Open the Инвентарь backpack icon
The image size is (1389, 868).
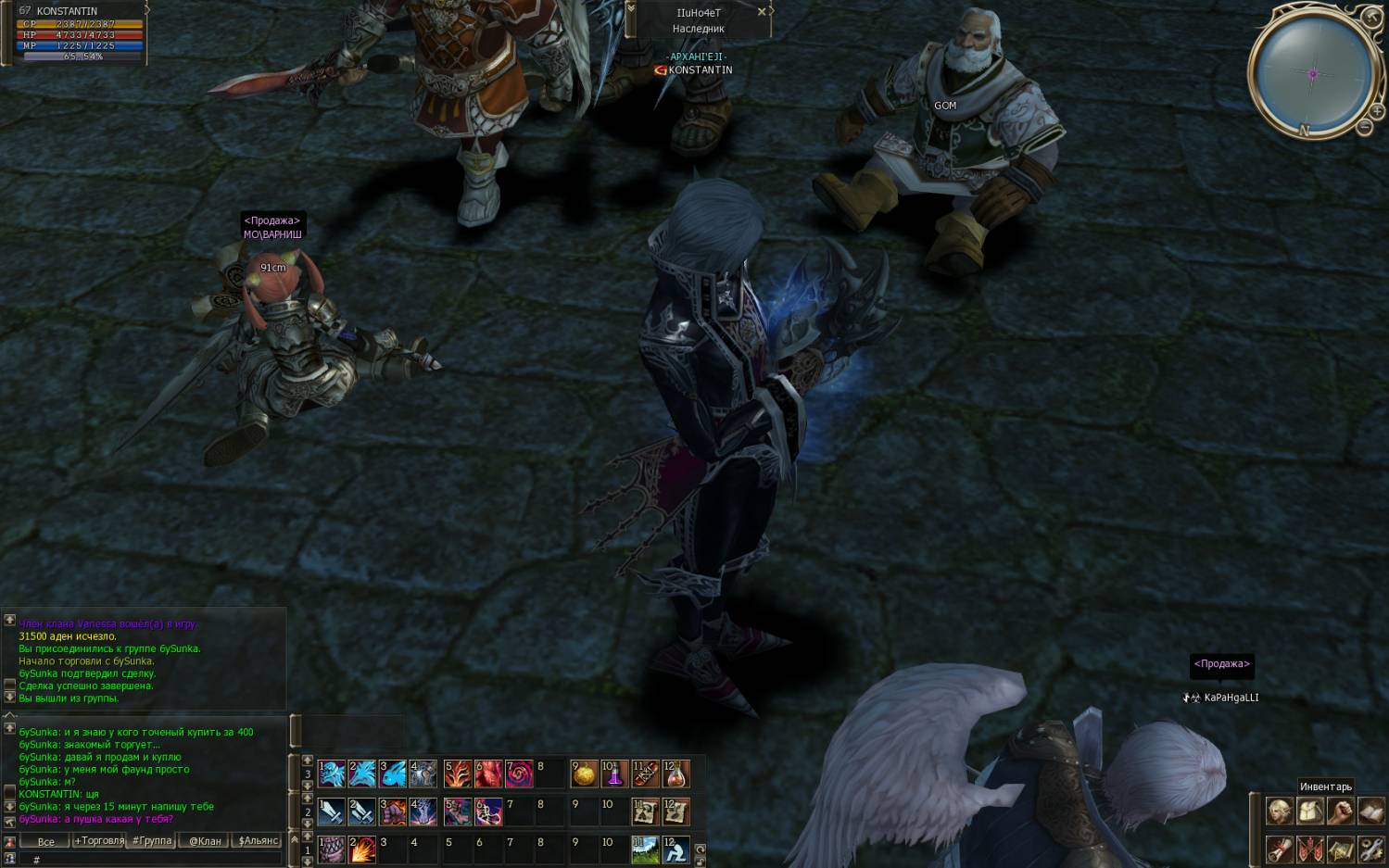1309,811
